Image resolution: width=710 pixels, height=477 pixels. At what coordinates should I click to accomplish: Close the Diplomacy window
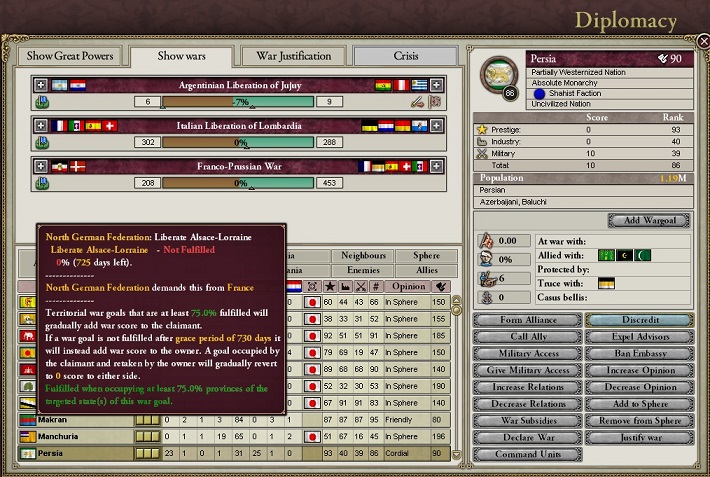click(x=702, y=41)
